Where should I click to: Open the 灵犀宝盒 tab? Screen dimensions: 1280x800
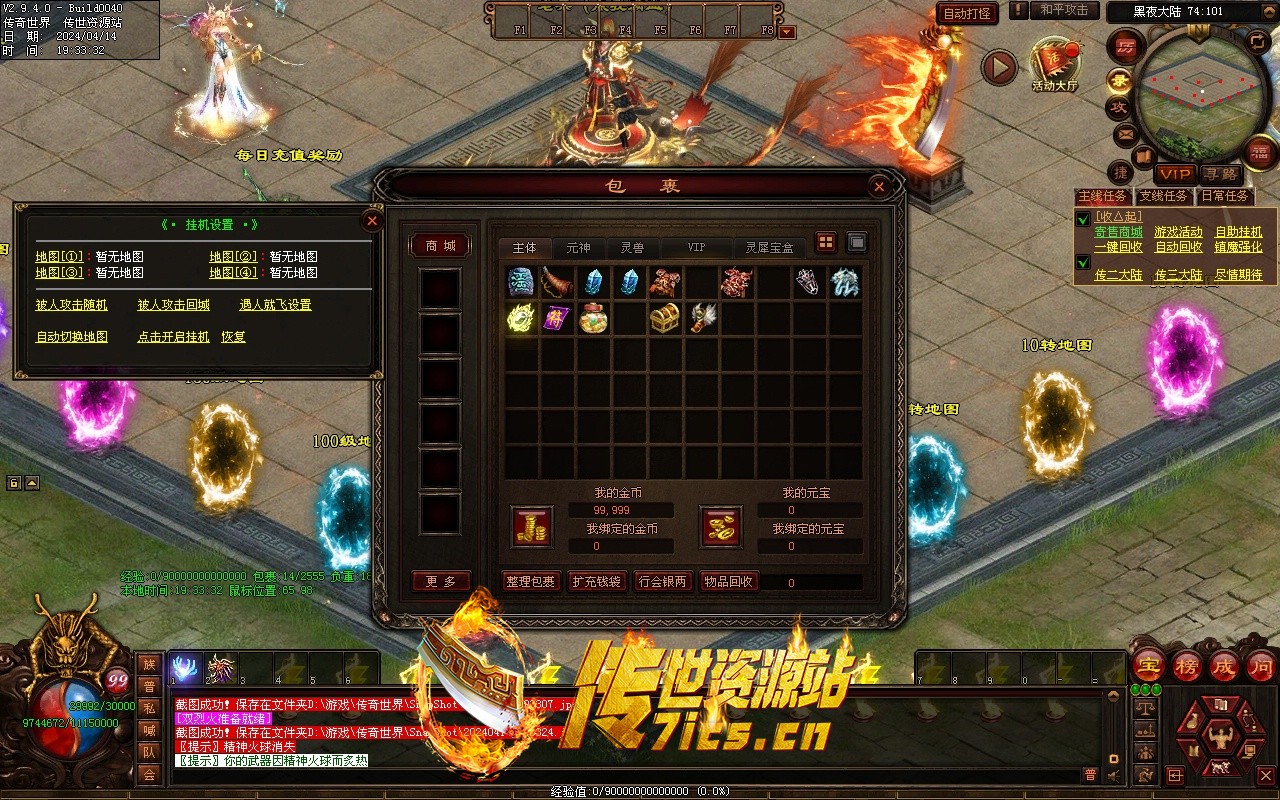coord(769,247)
